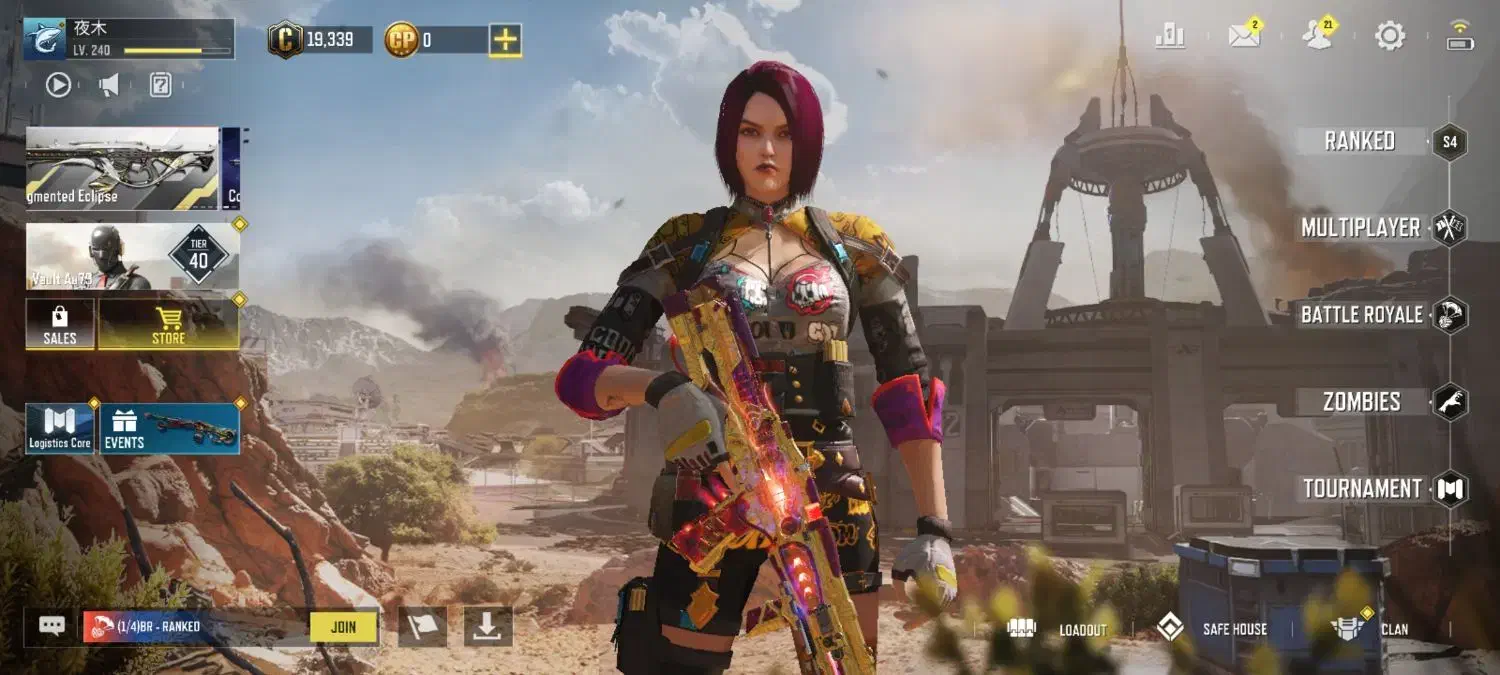
Task: Open the Events panel
Action: pyautogui.click(x=170, y=429)
